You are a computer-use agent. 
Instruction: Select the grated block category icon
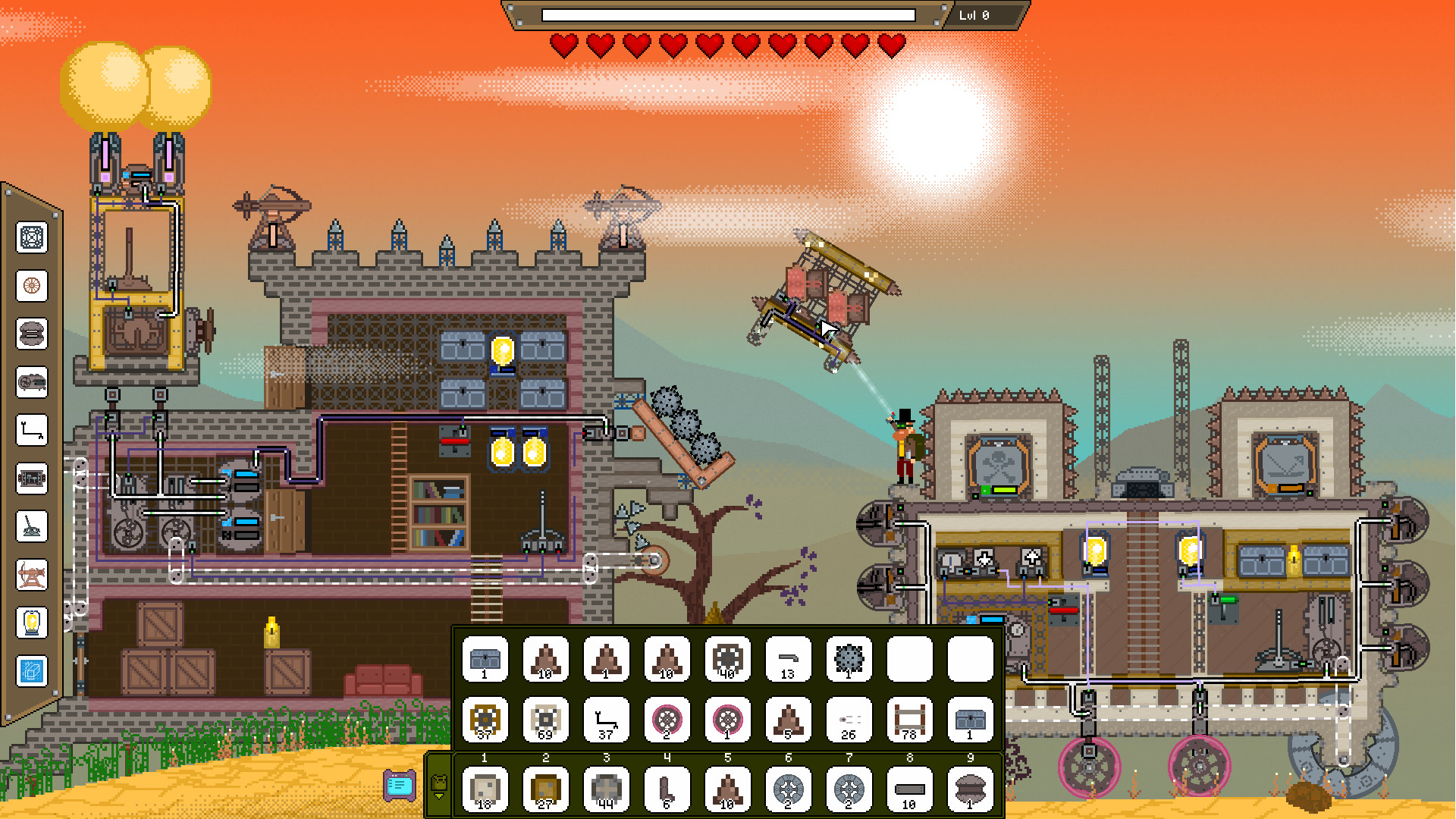[32, 239]
